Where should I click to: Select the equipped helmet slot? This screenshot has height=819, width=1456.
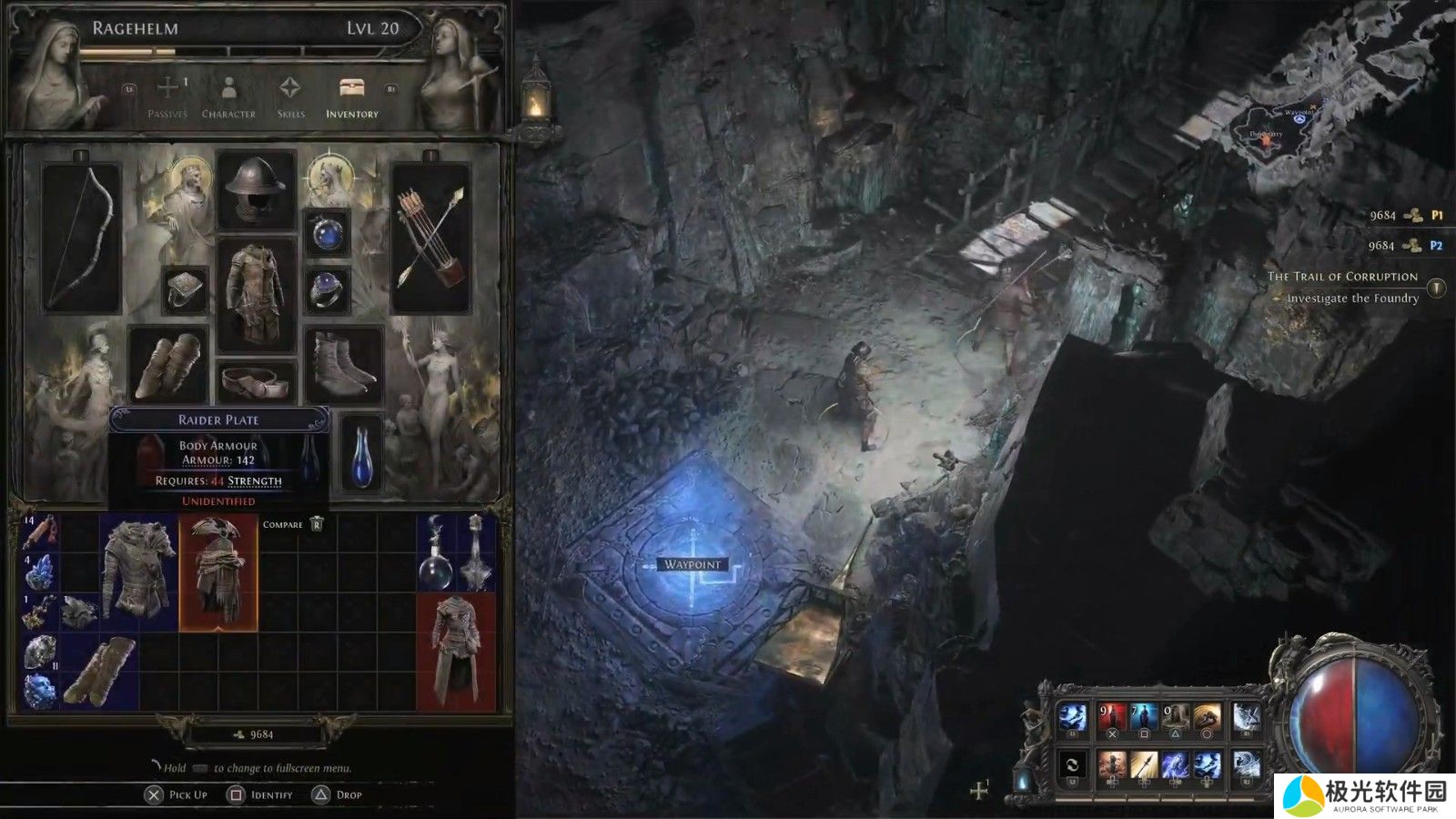click(x=257, y=189)
